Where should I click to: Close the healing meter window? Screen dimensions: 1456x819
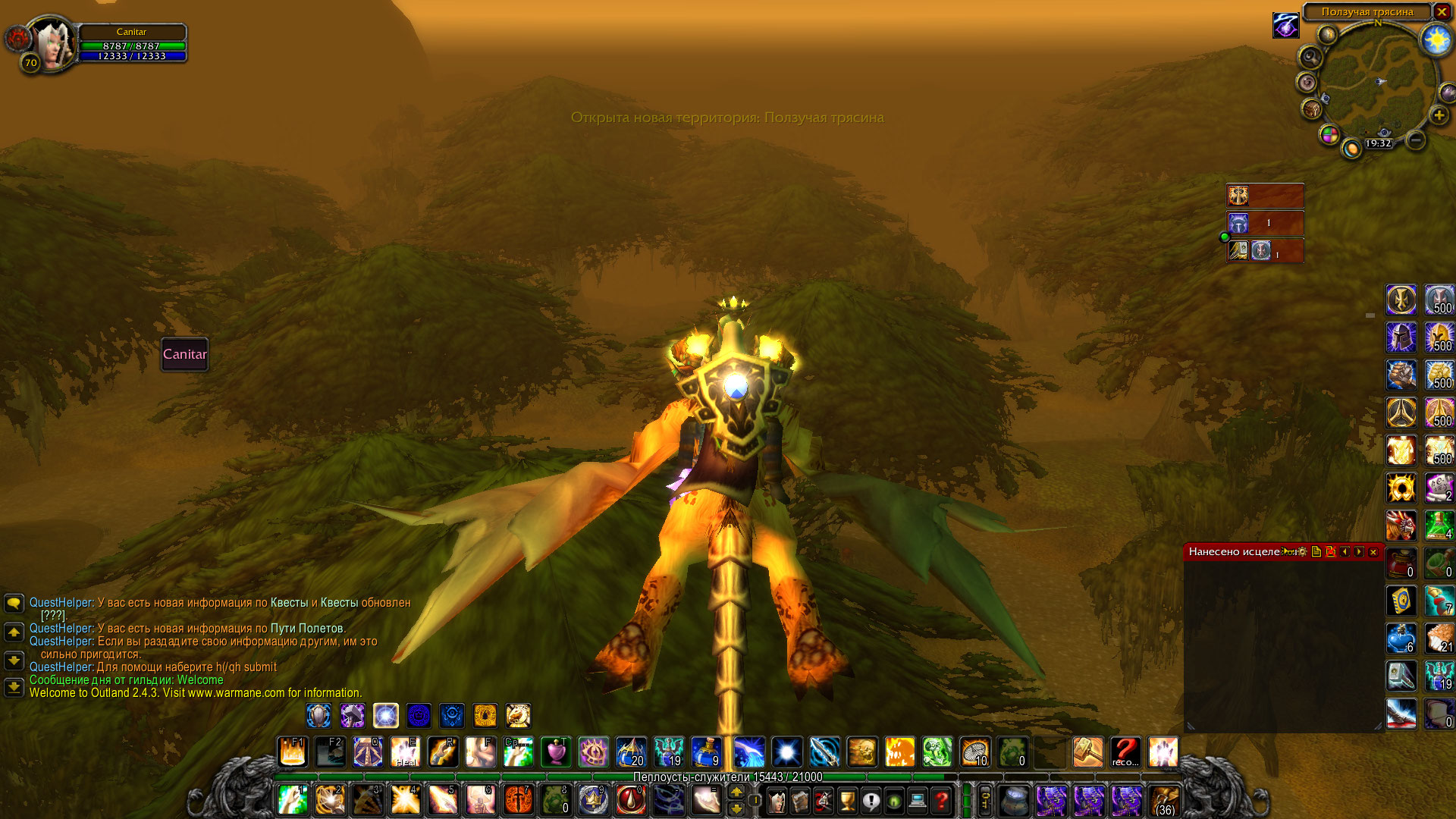(1373, 552)
